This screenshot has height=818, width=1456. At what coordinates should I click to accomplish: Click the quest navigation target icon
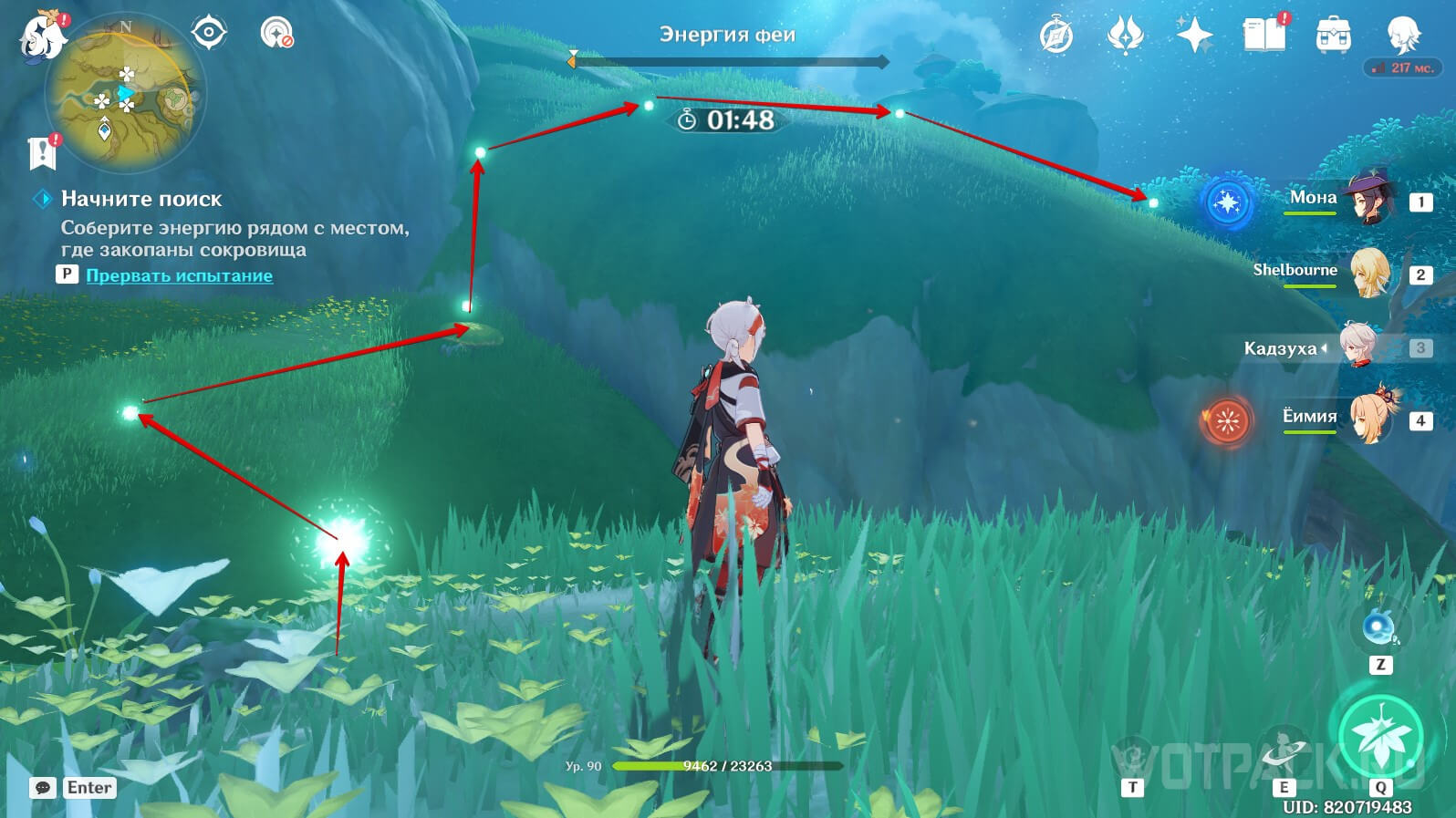[209, 34]
